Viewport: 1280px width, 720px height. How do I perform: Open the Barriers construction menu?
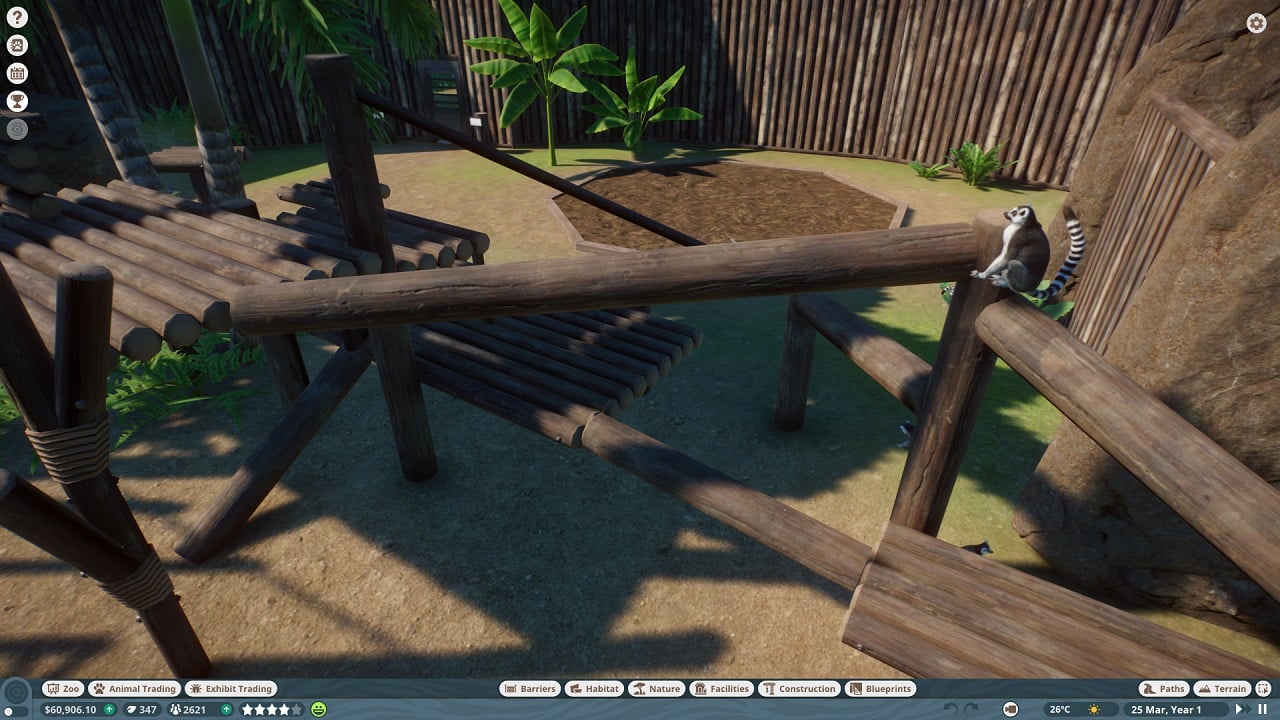tap(529, 688)
